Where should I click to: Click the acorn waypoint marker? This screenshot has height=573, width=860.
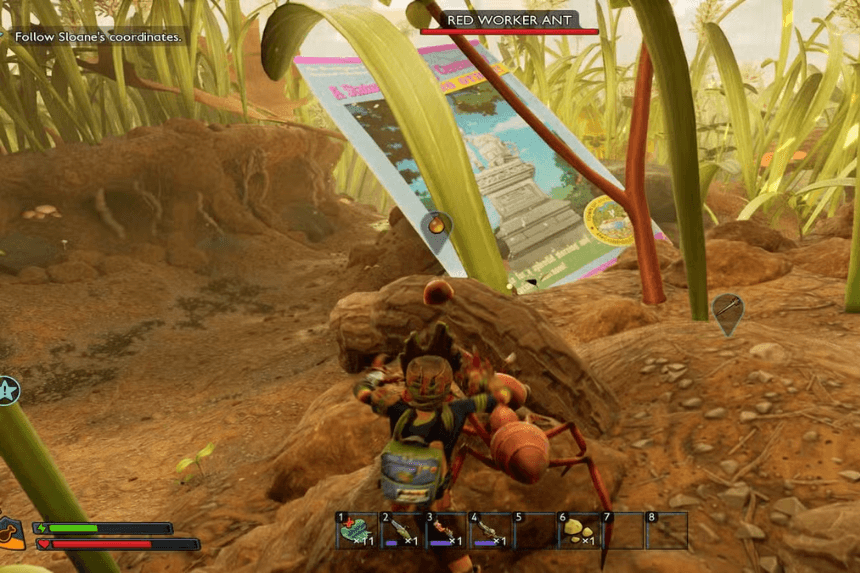point(436,228)
